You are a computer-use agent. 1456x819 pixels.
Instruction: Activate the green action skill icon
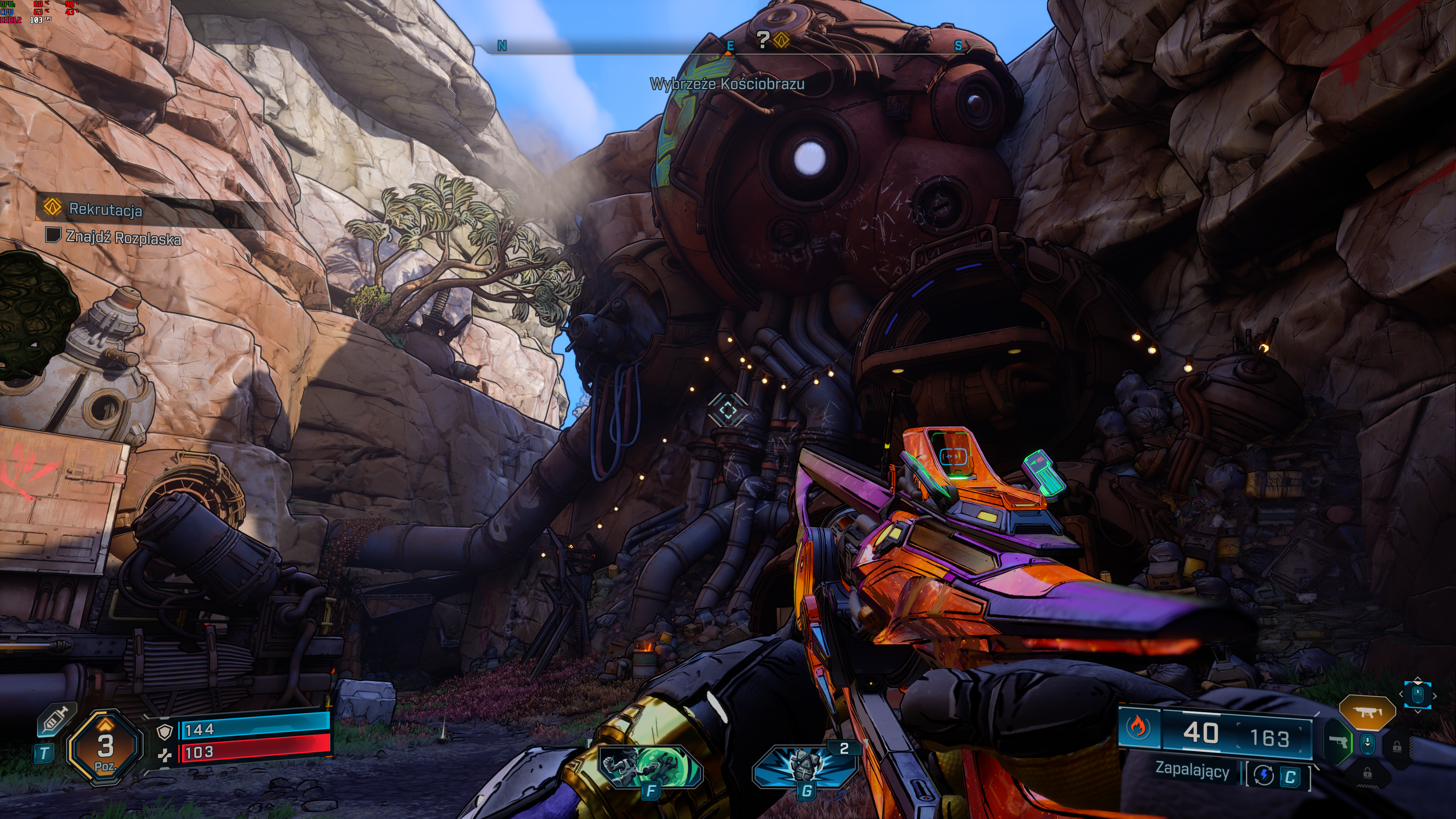[650, 766]
